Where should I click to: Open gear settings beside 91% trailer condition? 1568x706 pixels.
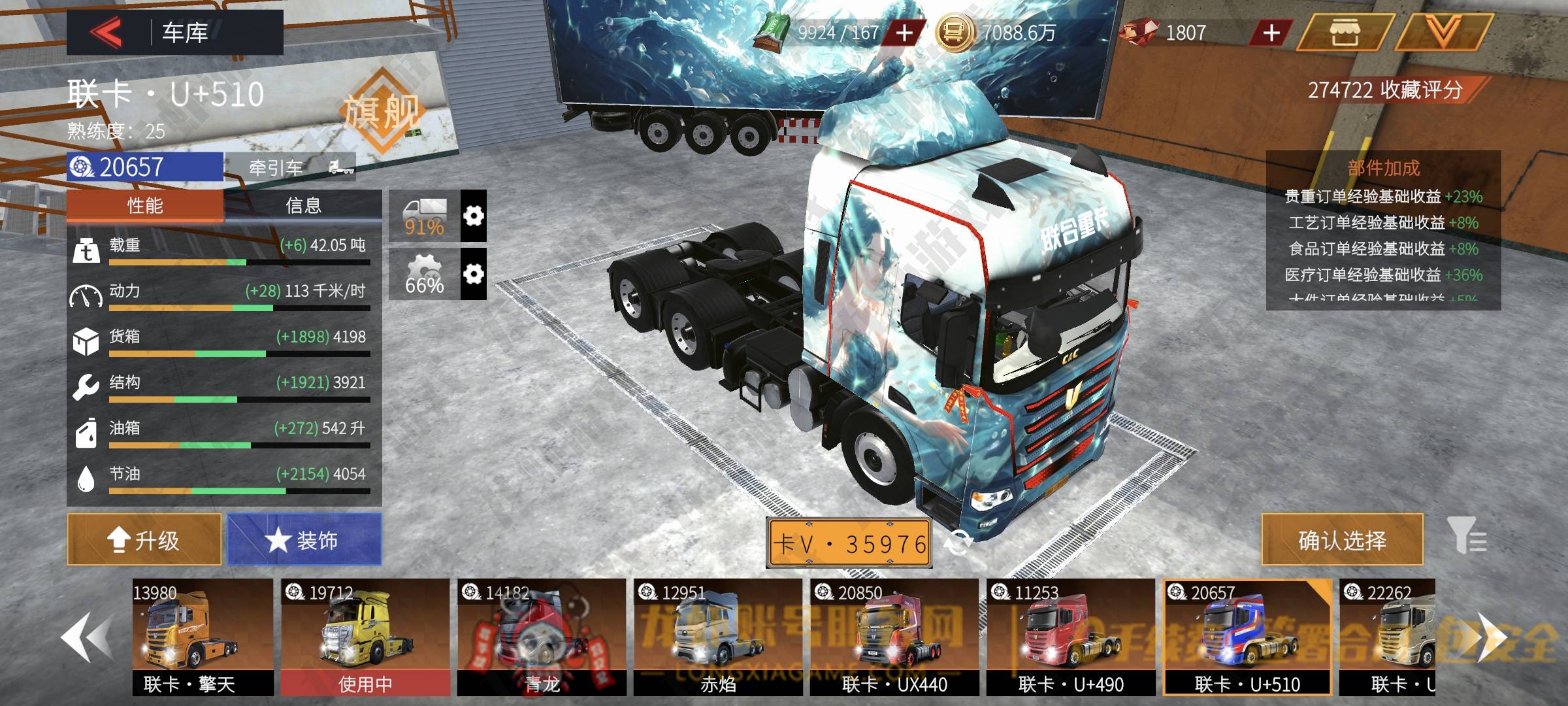coord(474,216)
